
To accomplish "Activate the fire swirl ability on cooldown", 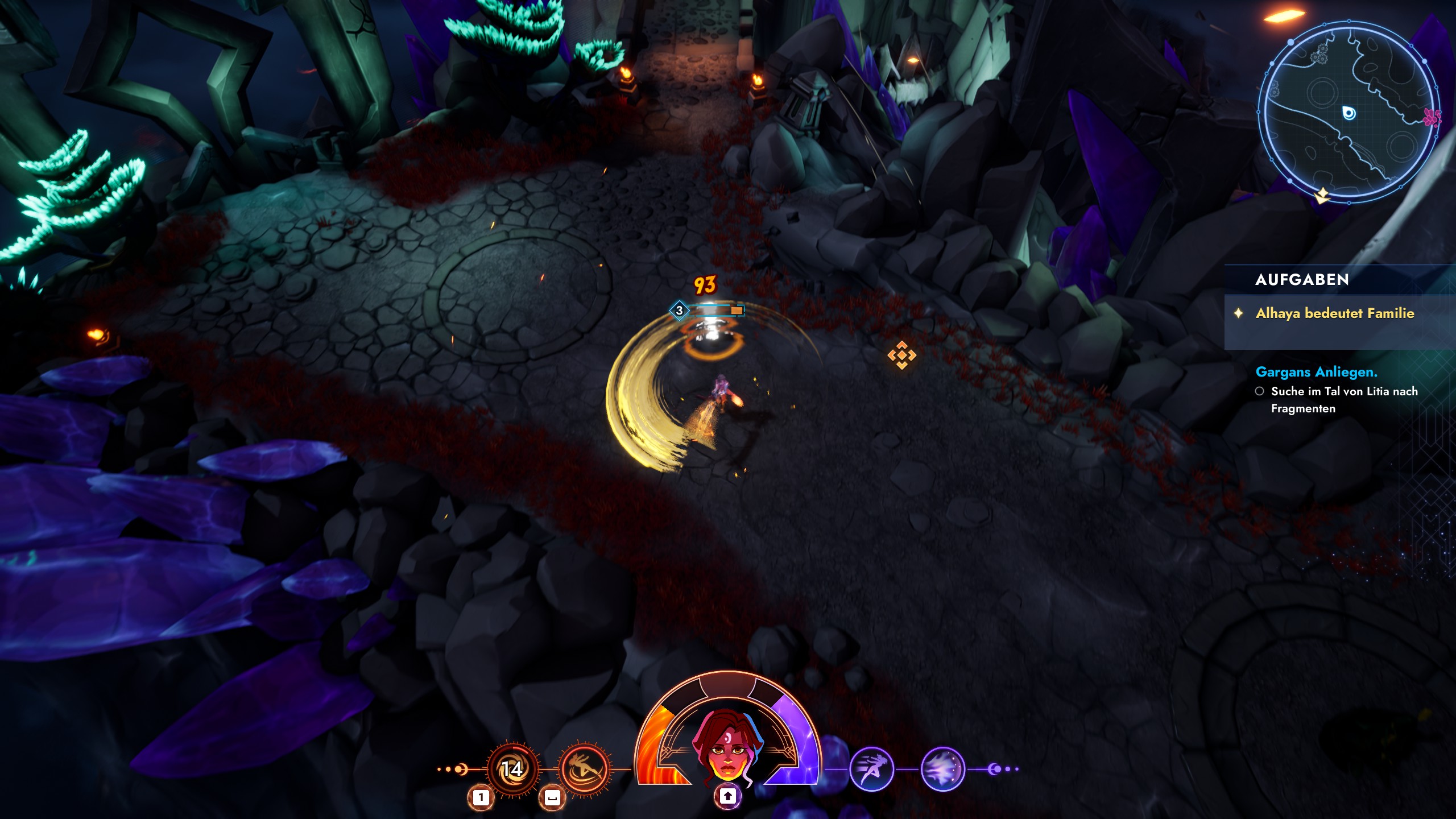I will pos(513,769).
